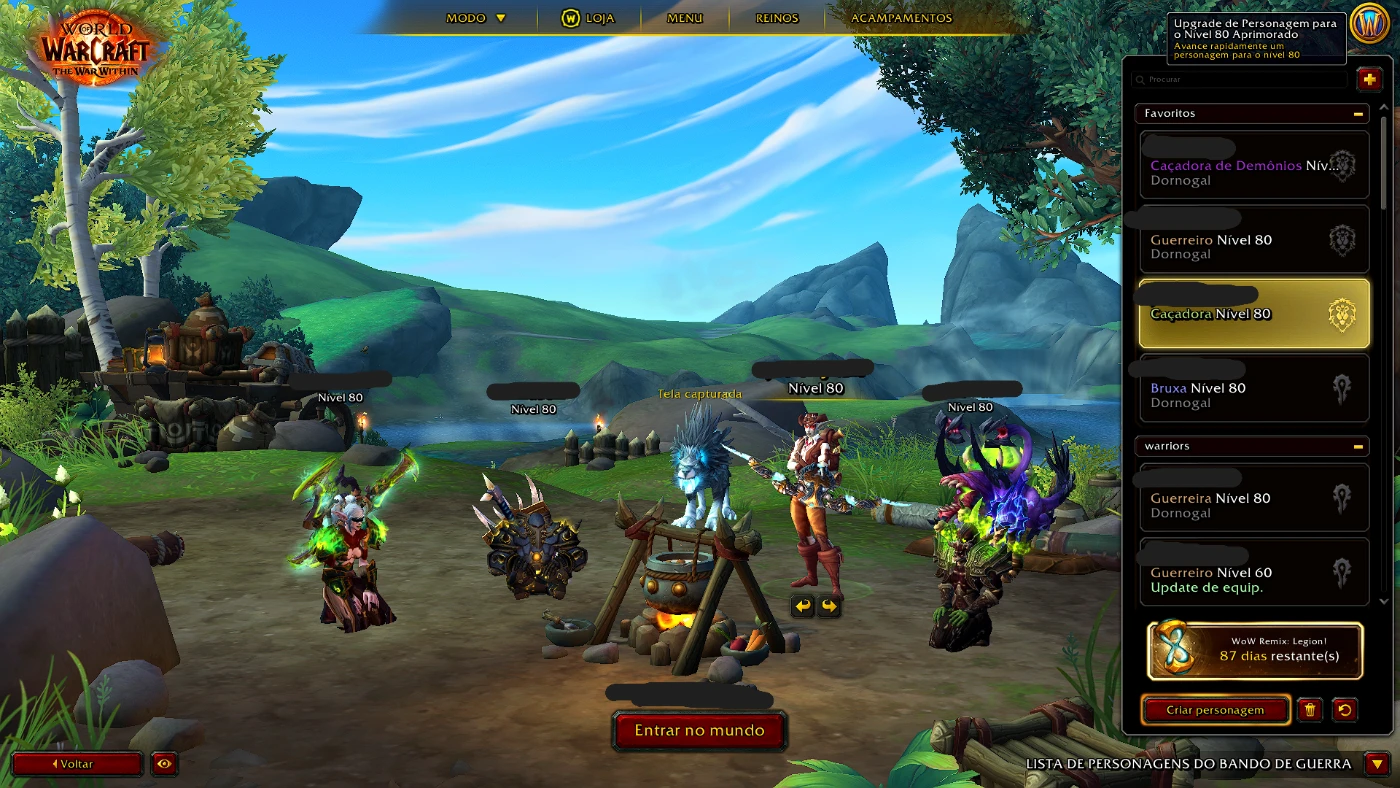Click the Entrar no mundo button
1400x788 pixels.
tap(700, 731)
